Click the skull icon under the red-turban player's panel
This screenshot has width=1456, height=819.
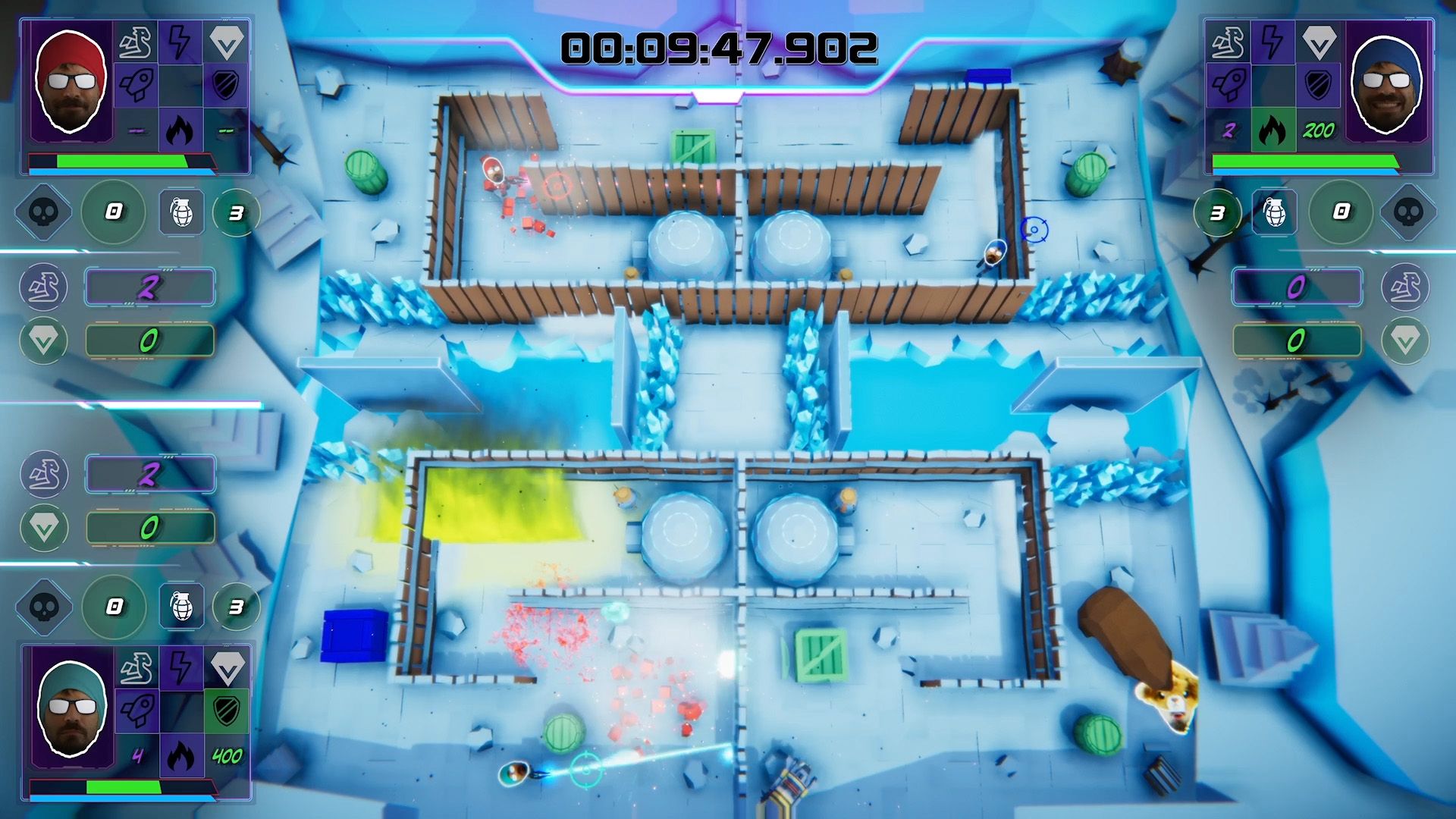44,212
